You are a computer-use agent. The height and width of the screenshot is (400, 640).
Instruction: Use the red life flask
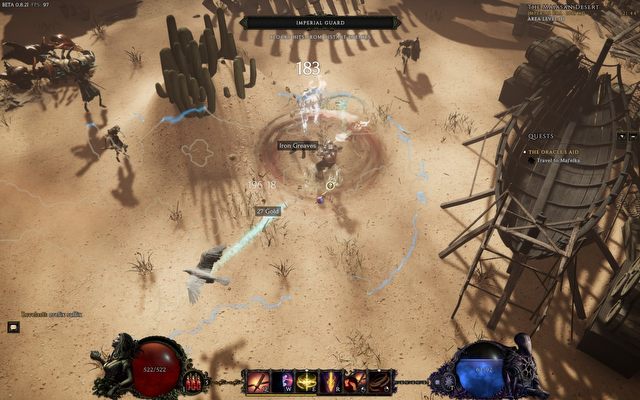(193, 381)
